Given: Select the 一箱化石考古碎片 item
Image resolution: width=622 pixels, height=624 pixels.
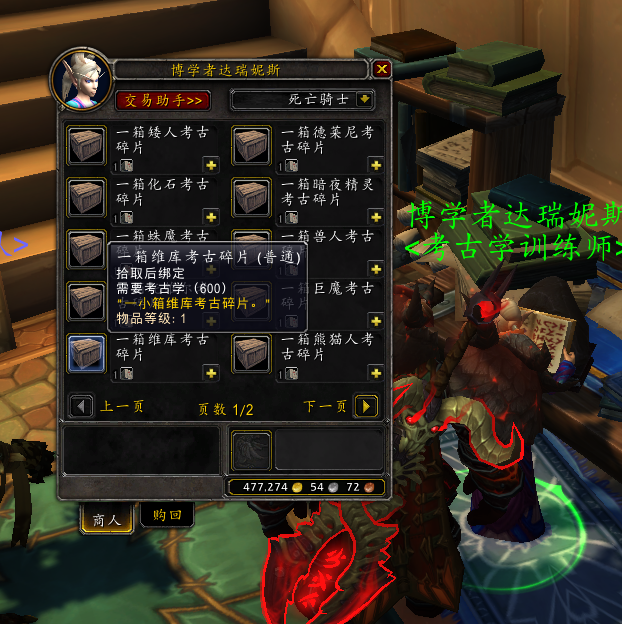Looking at the screenshot, I should tap(87, 198).
